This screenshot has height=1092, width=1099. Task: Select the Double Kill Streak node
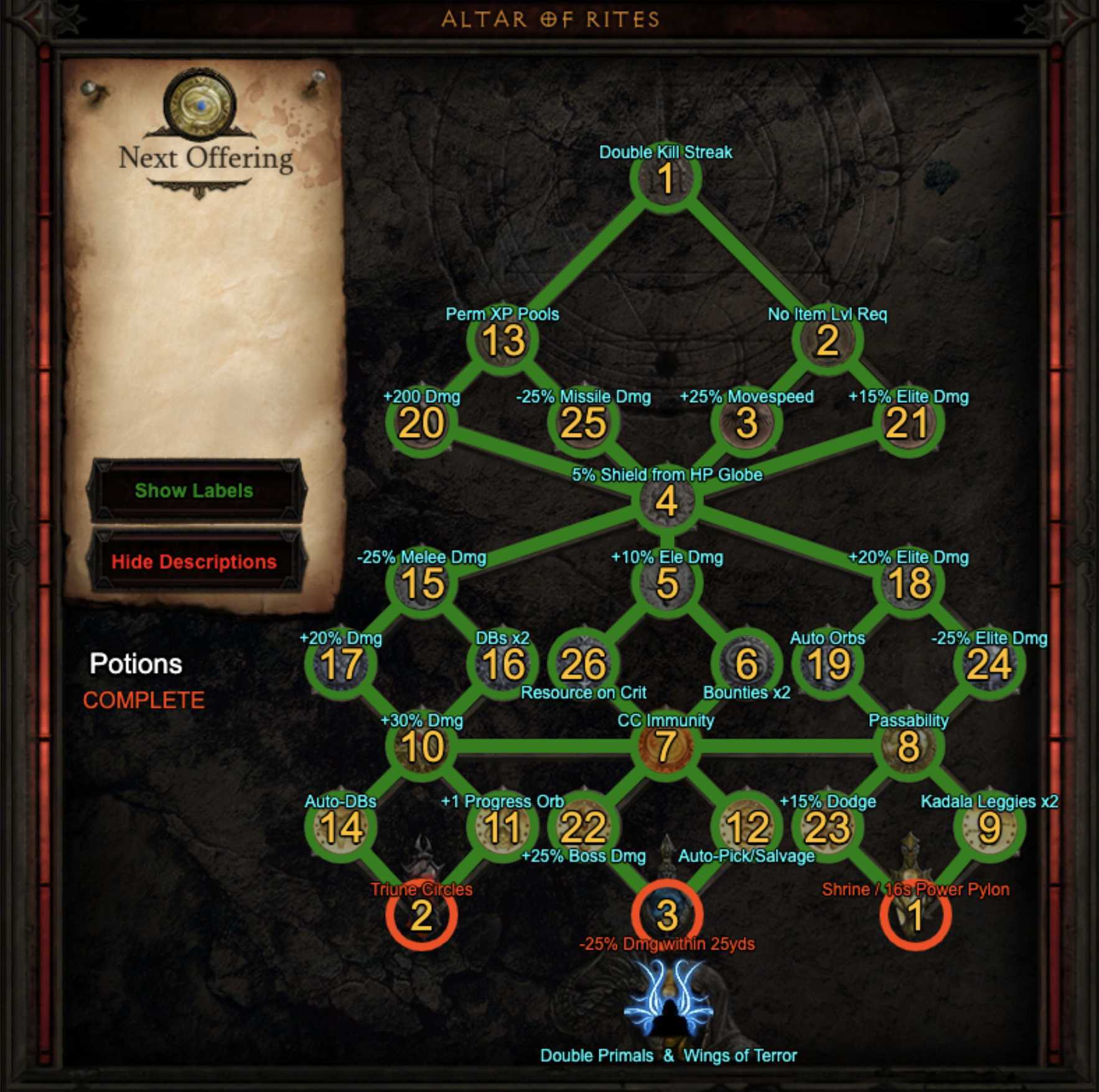pos(666,179)
